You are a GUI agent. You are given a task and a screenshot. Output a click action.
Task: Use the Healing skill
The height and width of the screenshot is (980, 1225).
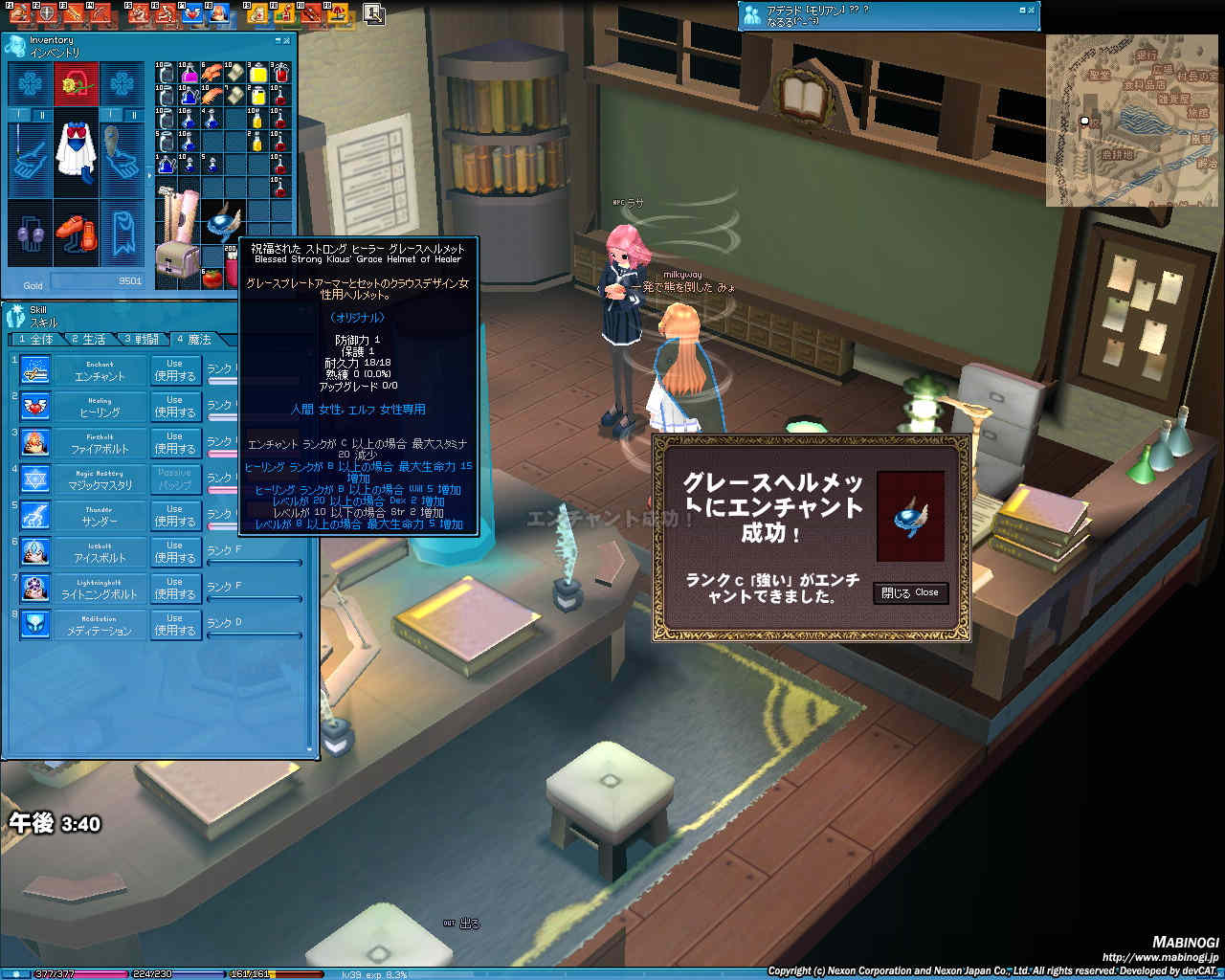174,407
